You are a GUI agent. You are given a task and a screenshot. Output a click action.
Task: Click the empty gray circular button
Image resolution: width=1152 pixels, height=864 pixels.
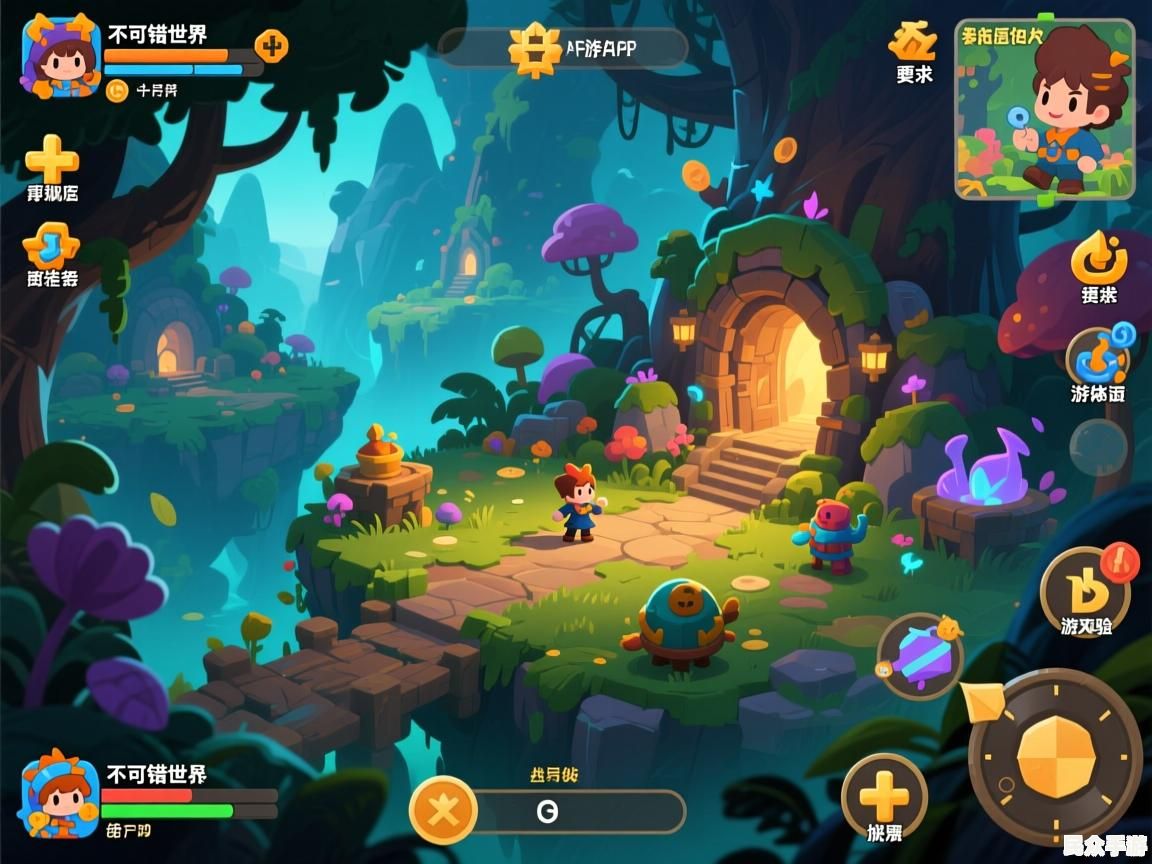[x=1098, y=445]
